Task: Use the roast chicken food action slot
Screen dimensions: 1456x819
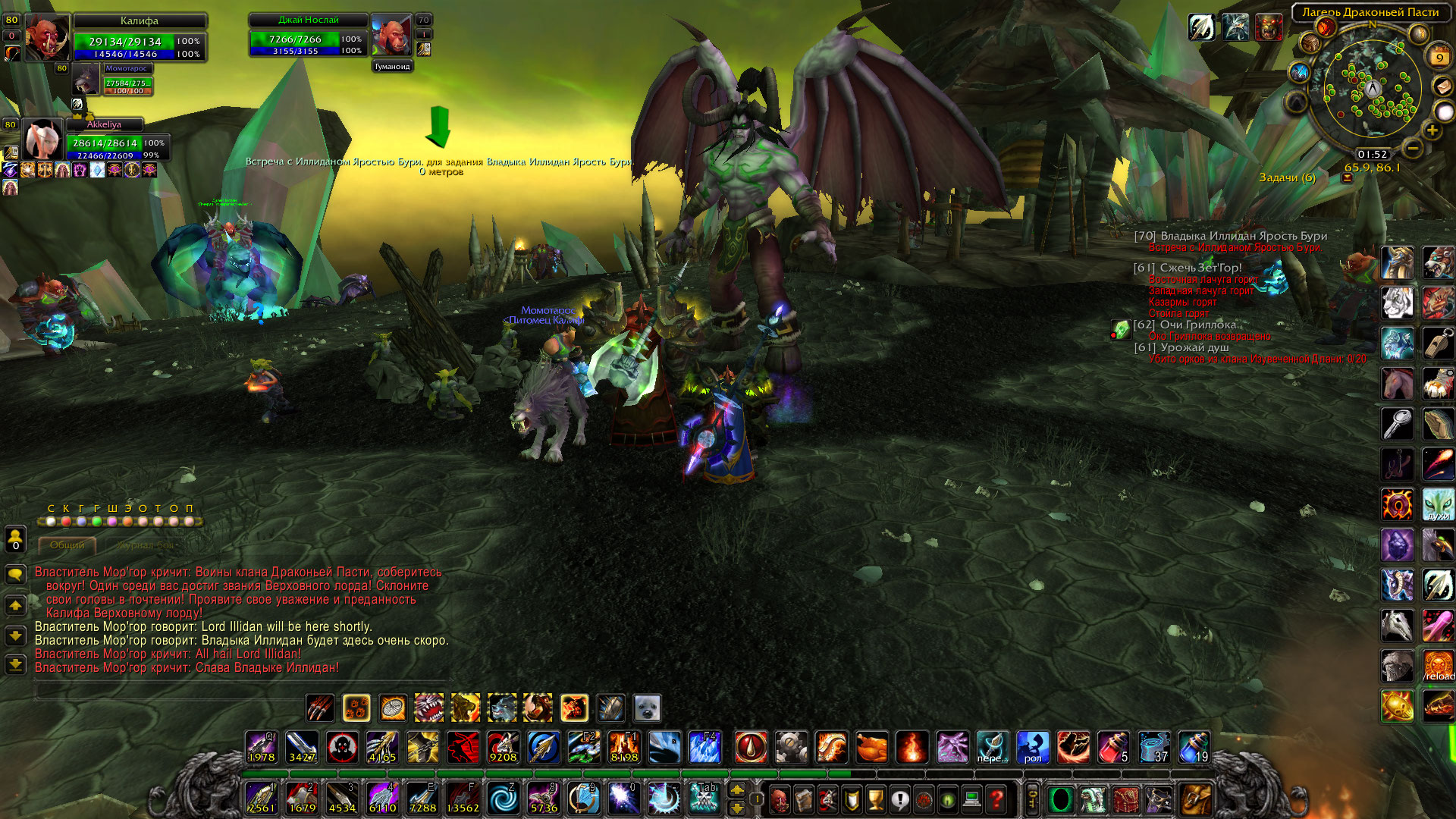Action: 872,748
